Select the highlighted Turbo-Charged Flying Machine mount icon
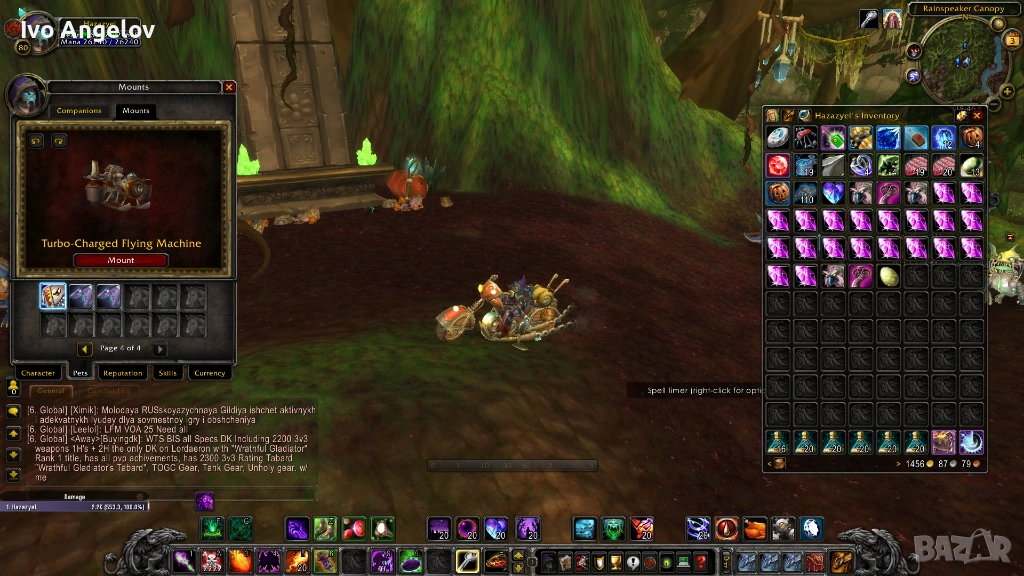 click(x=53, y=296)
